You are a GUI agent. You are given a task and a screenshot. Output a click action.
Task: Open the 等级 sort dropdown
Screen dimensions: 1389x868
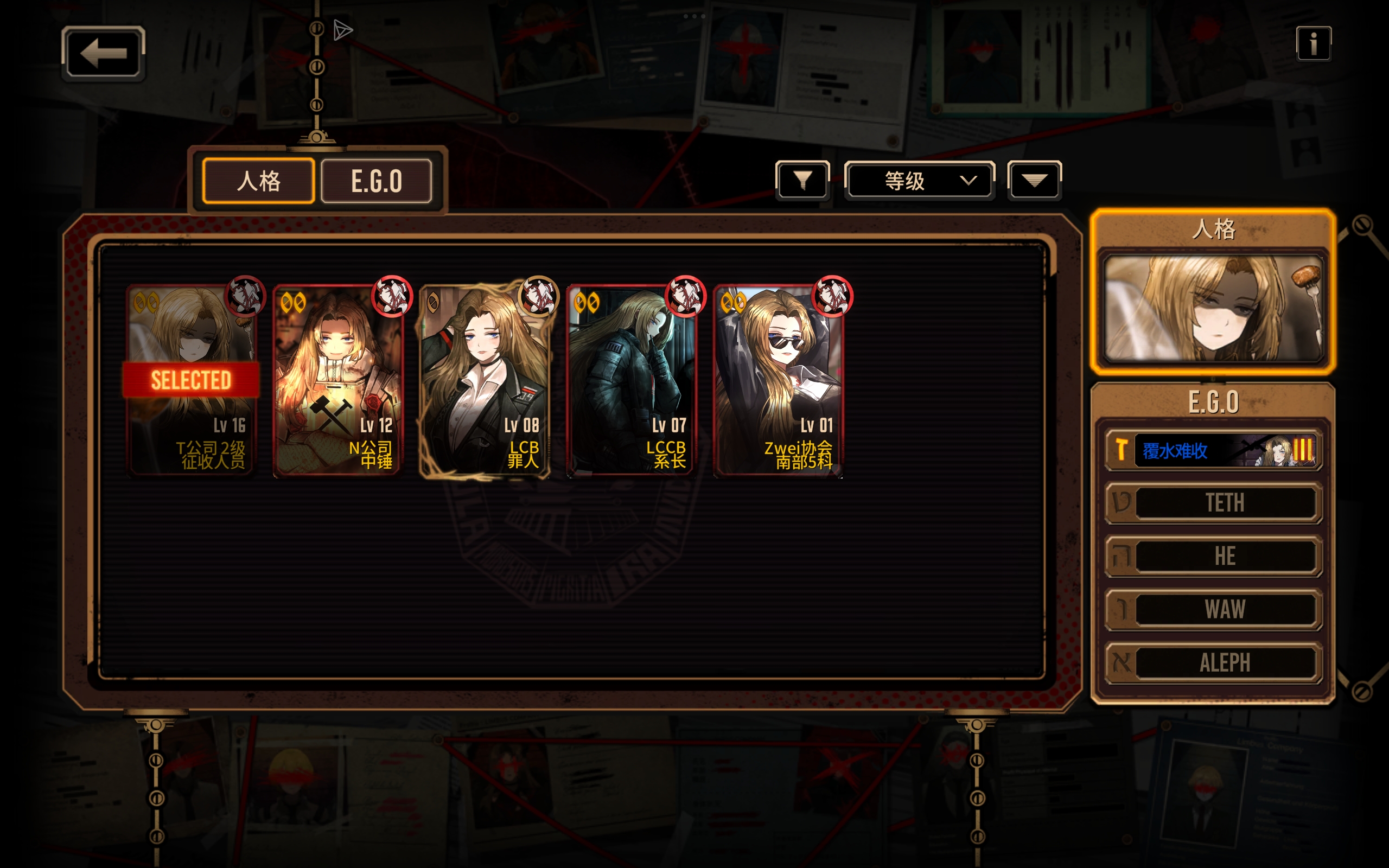(920, 181)
